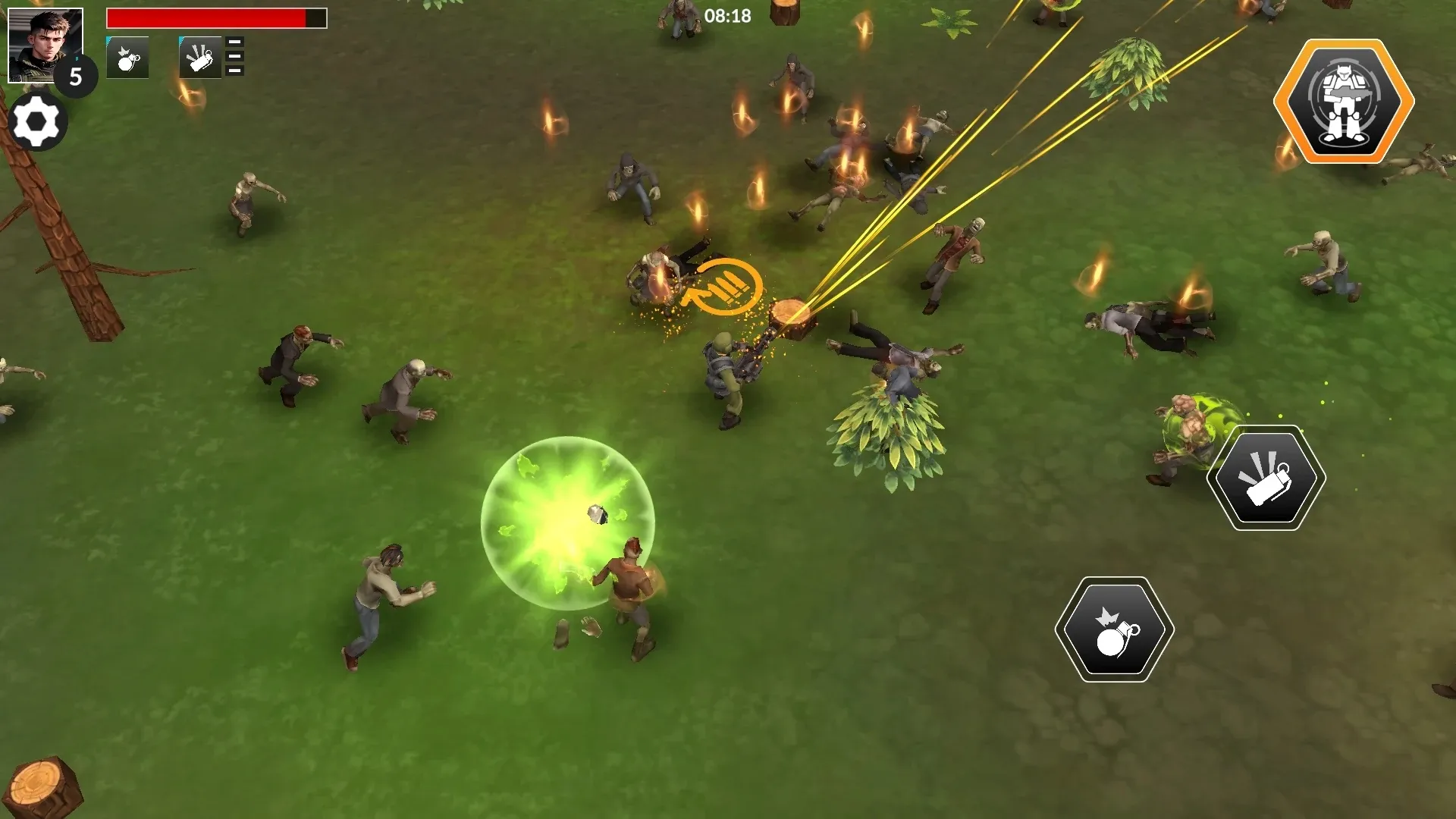Image resolution: width=1456 pixels, height=819 pixels.
Task: Open the gear settings menu
Action: point(36,121)
